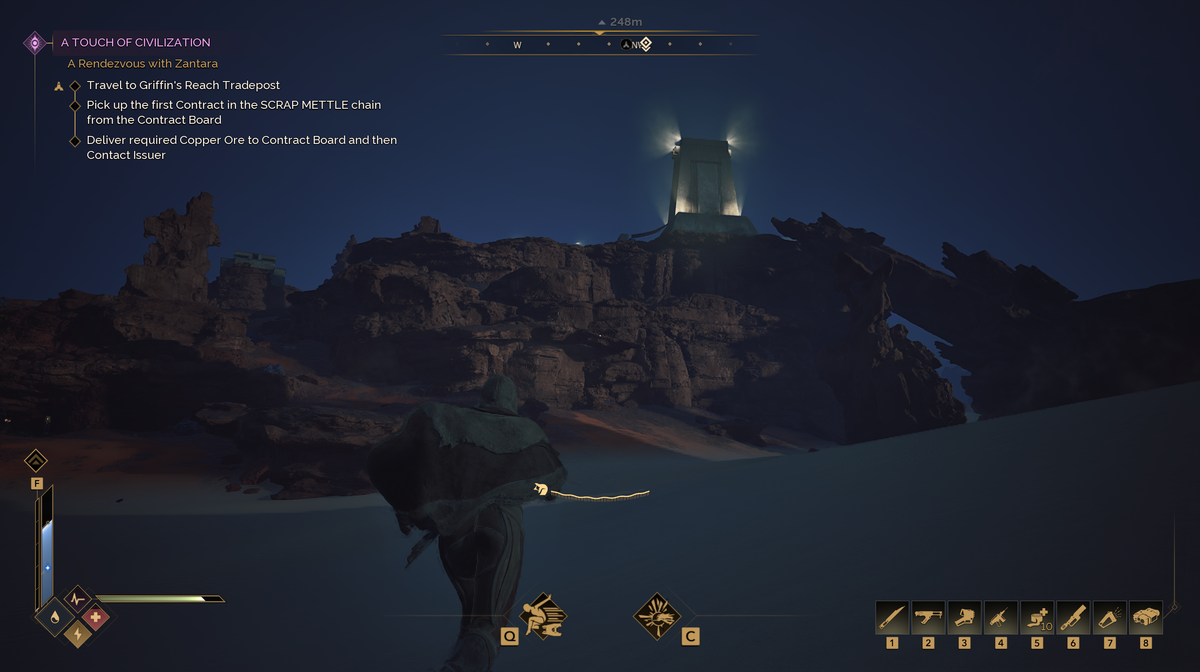Click the heartbeat pulse status icon

(77, 600)
